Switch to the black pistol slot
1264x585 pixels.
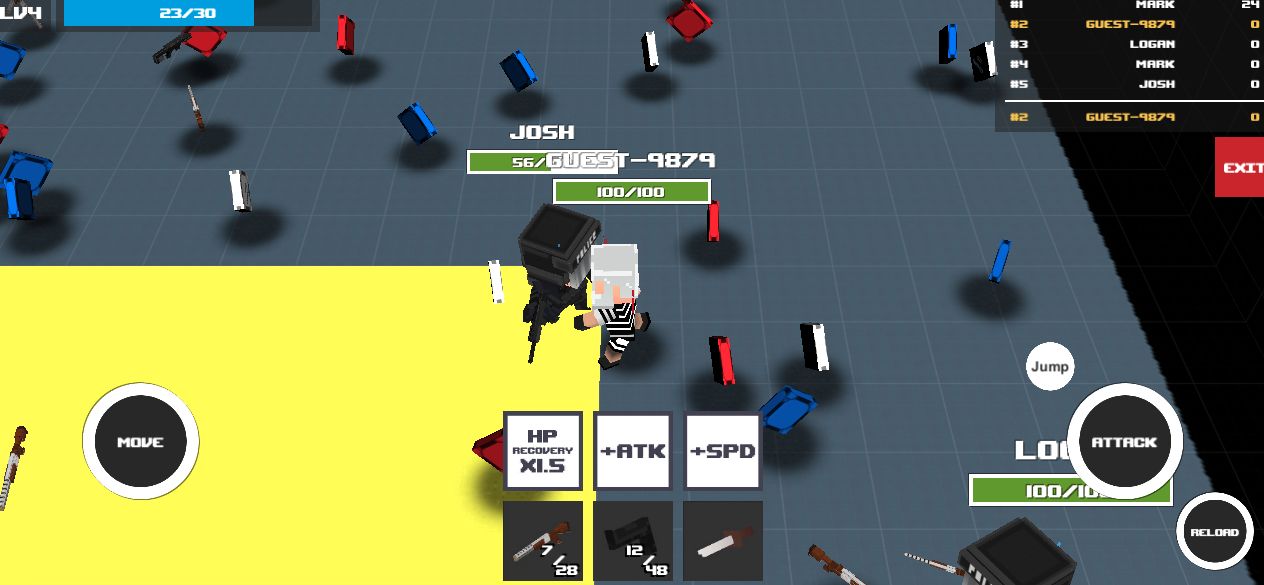(x=632, y=541)
